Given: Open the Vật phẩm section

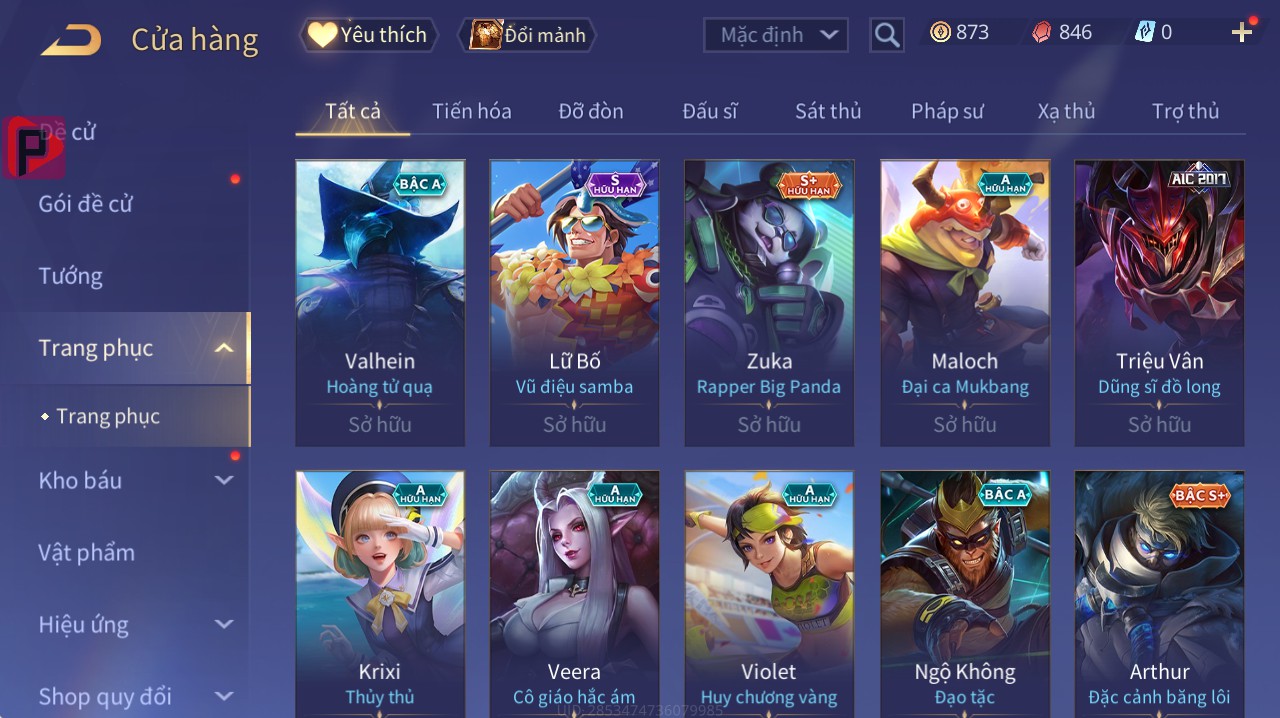Looking at the screenshot, I should [x=86, y=552].
